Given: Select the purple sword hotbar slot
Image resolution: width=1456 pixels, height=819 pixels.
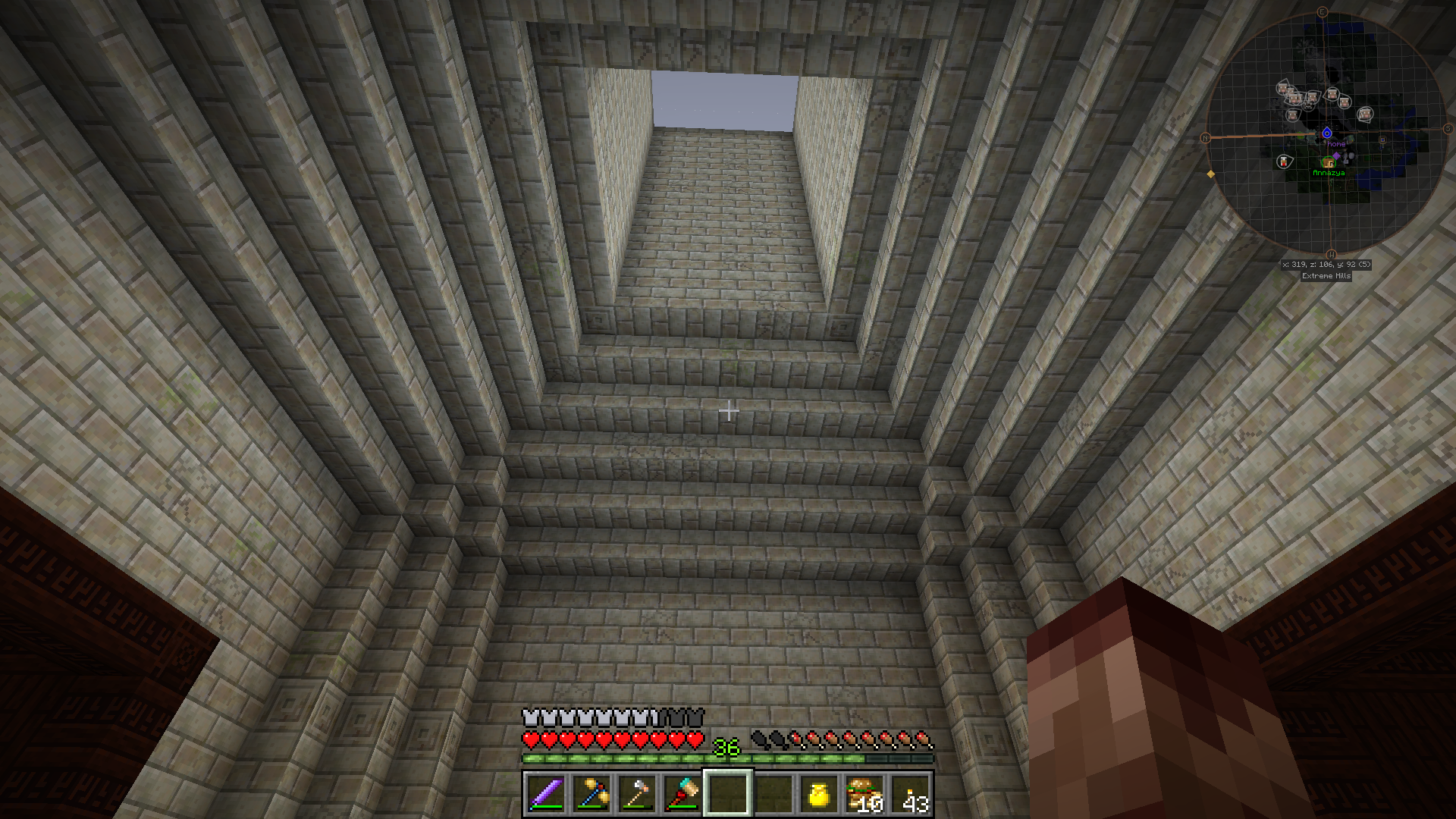Looking at the screenshot, I should [545, 794].
